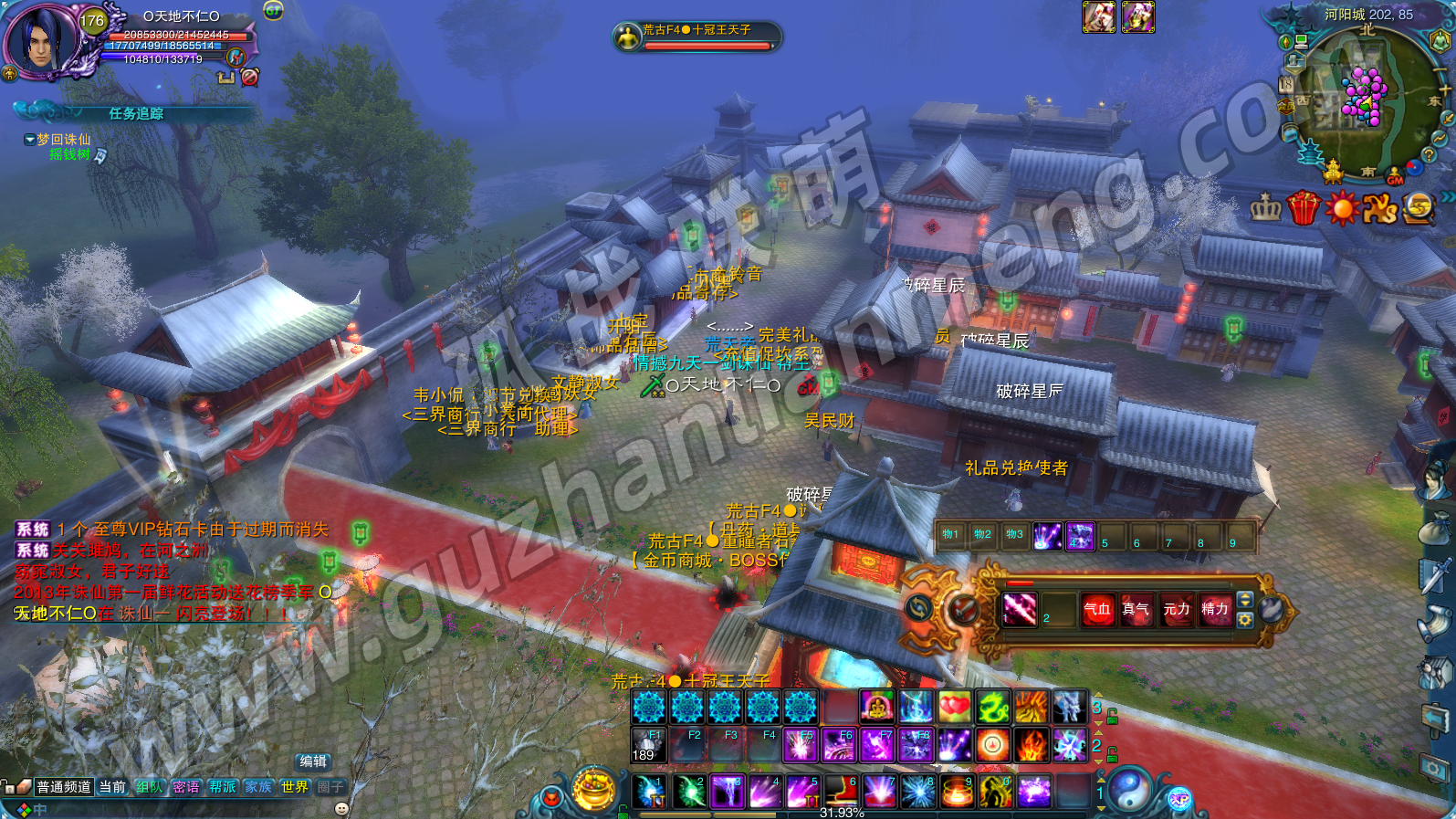Screen dimensions: 1456x819
Task: Open the question mark help button
Action: 1429,155
